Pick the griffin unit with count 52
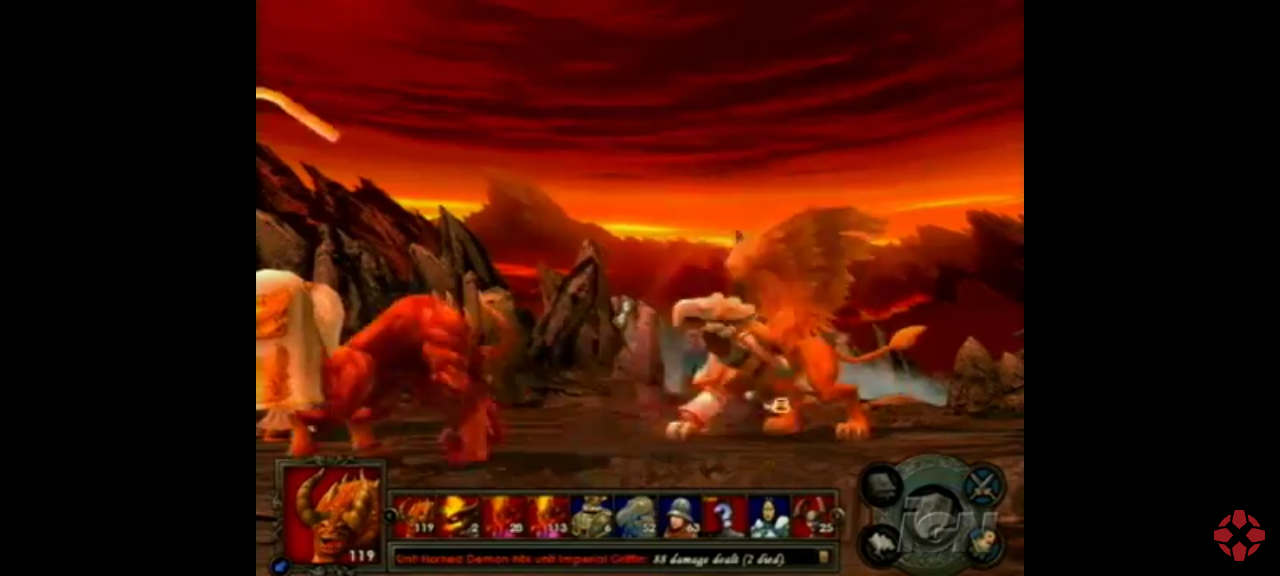 coord(635,516)
